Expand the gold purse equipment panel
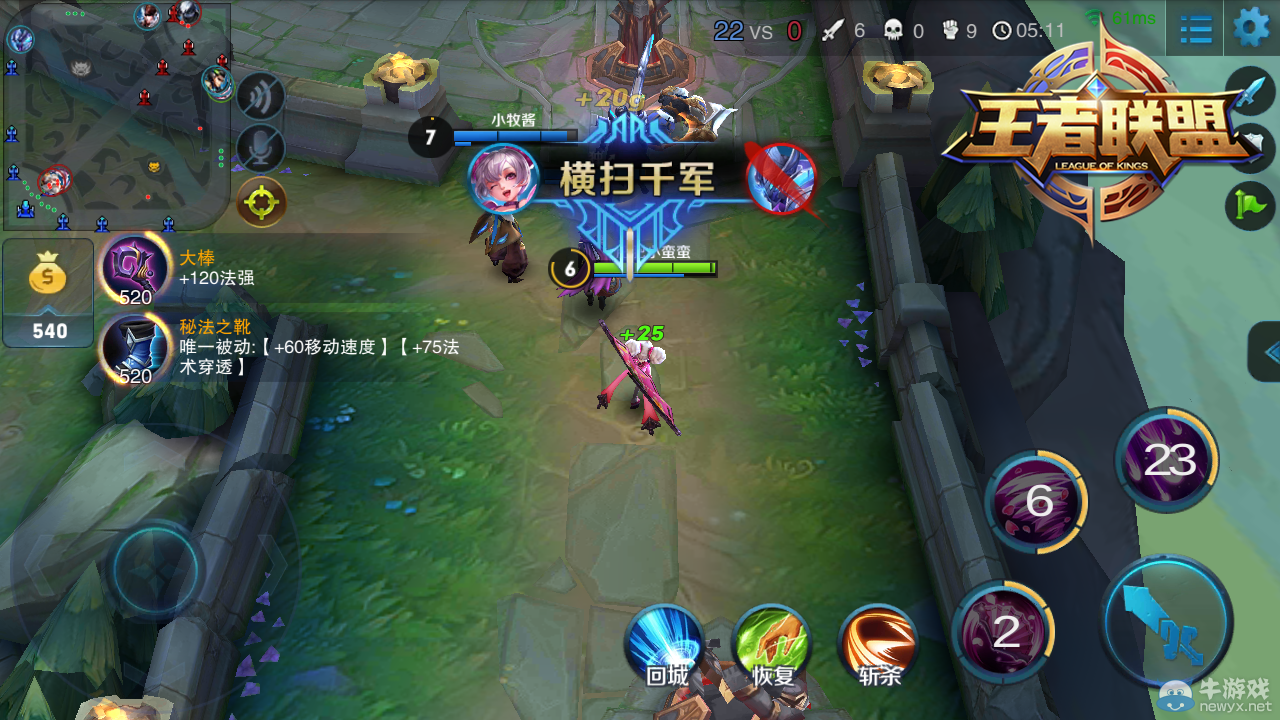Viewport: 1280px width, 720px height. click(x=47, y=292)
